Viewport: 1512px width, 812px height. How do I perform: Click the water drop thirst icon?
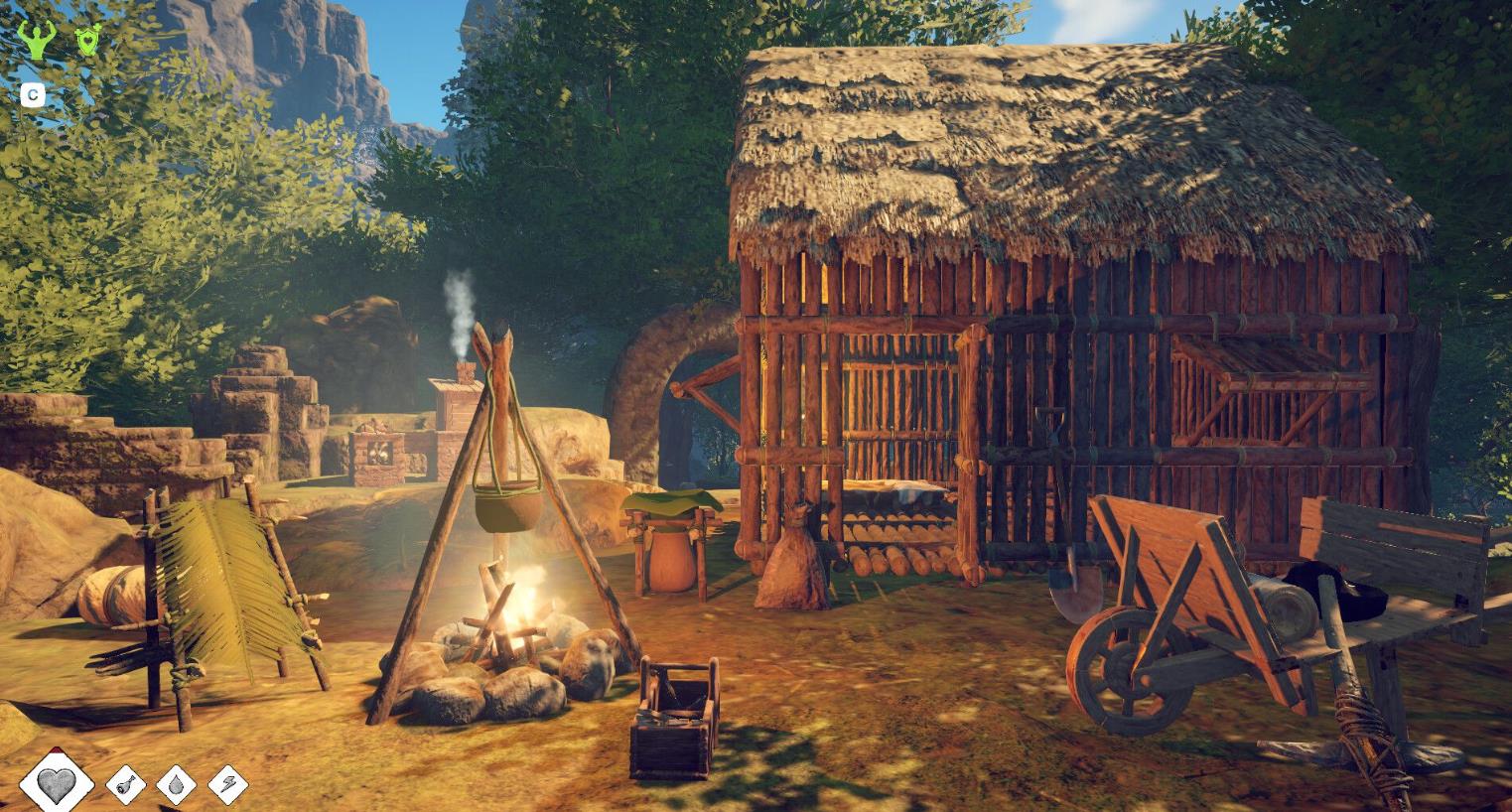tap(177, 784)
